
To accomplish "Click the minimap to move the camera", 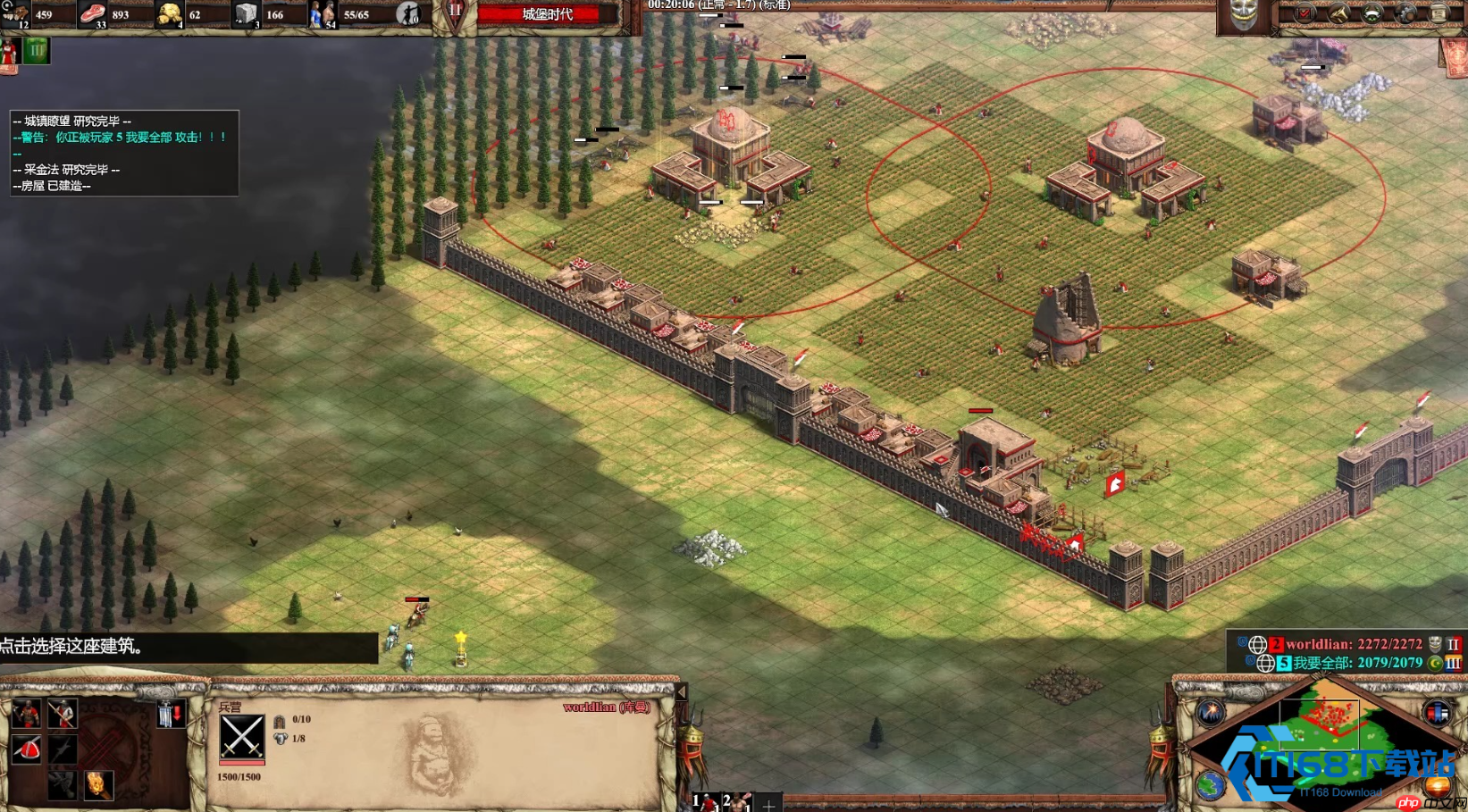I will point(1322,741).
